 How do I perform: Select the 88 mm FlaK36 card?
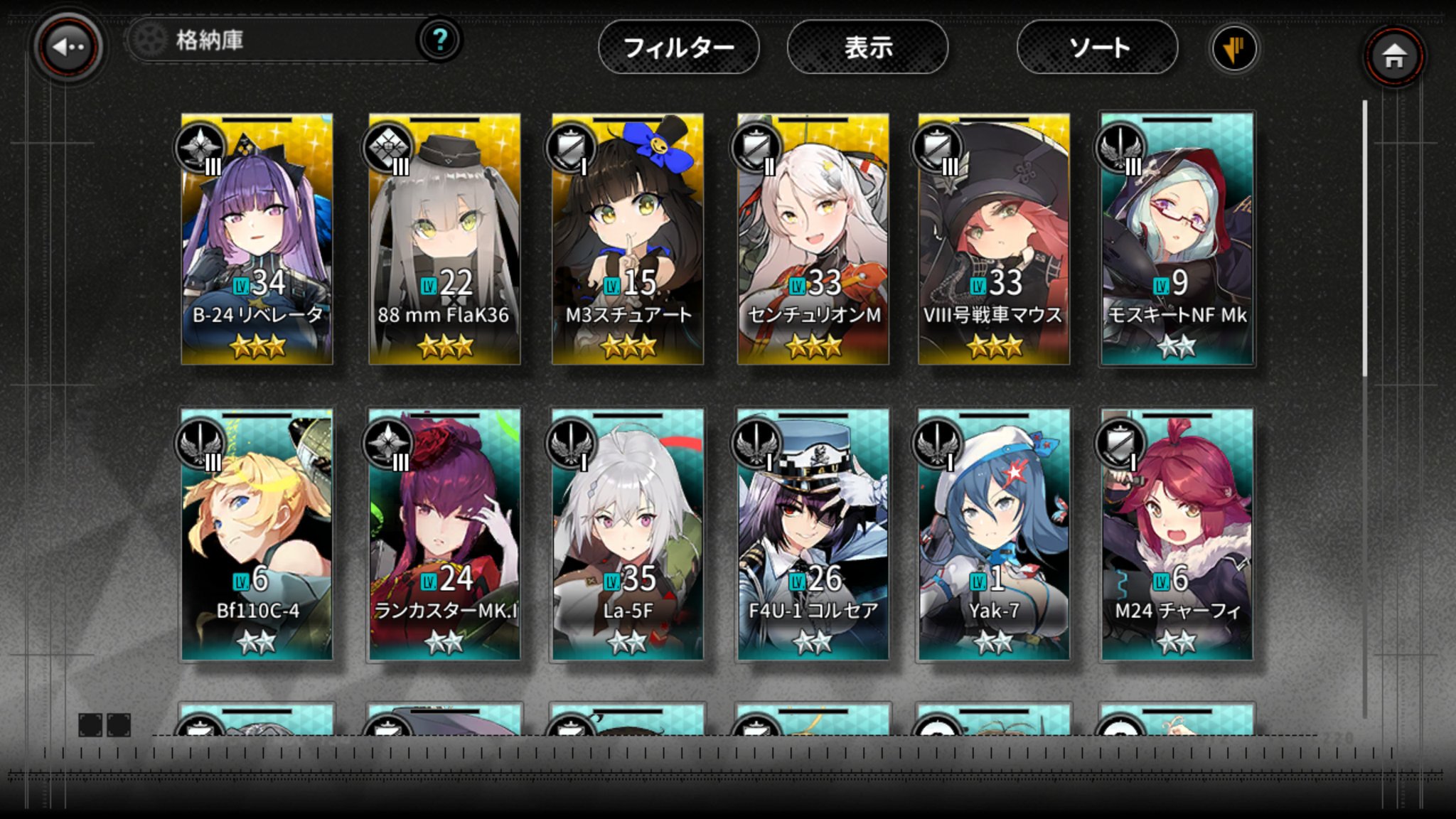pos(444,239)
